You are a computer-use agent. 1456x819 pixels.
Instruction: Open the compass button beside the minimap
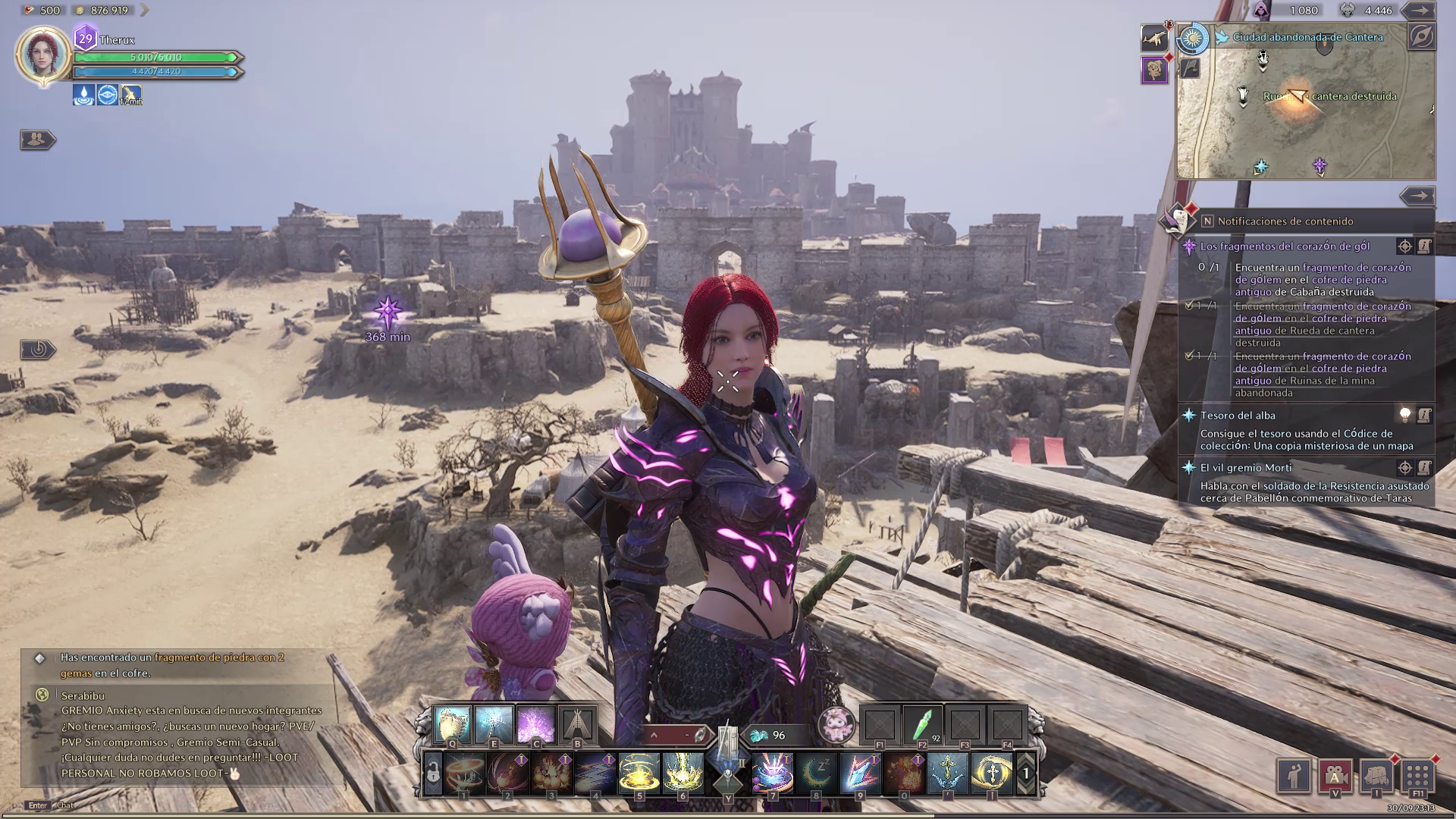click(1421, 36)
